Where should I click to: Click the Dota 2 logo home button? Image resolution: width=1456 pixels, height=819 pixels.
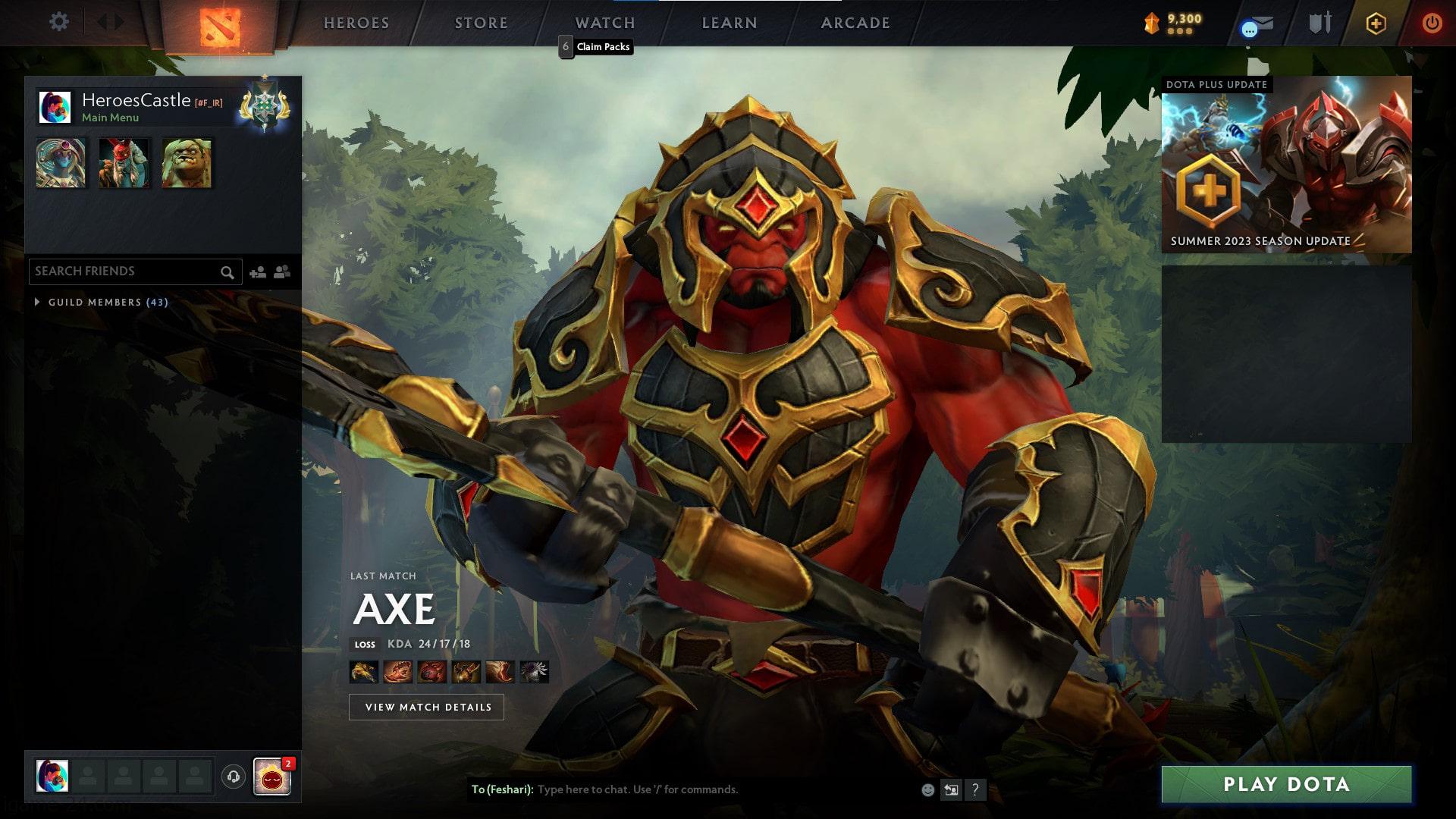(220, 27)
